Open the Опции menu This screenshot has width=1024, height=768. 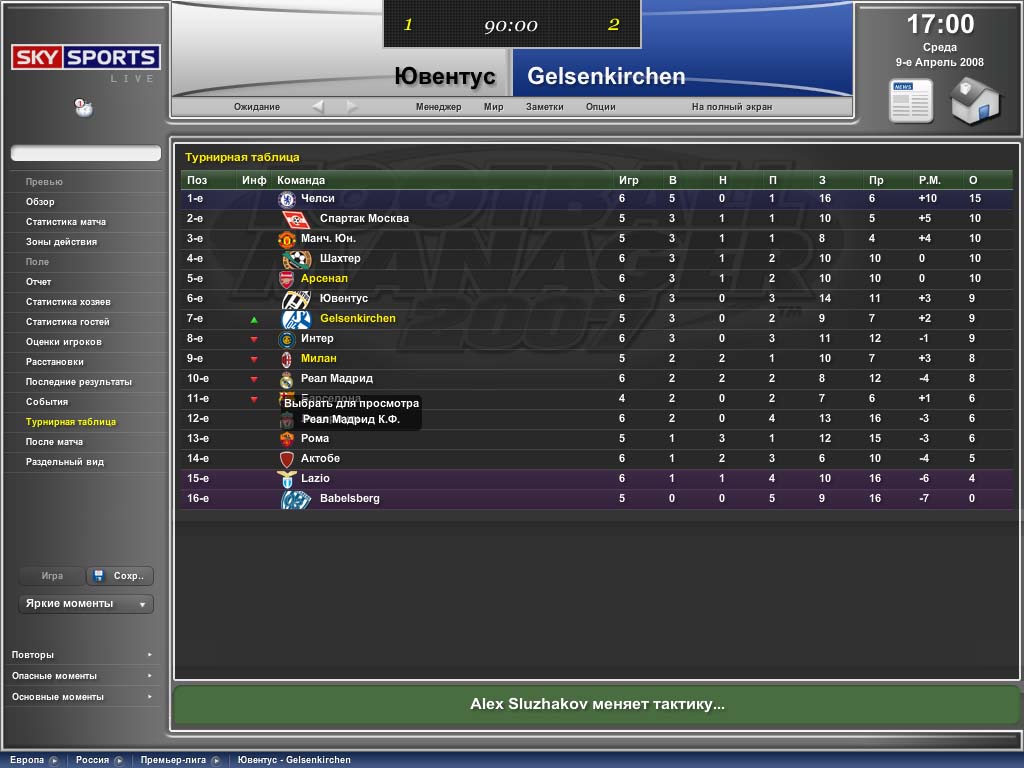[600, 107]
